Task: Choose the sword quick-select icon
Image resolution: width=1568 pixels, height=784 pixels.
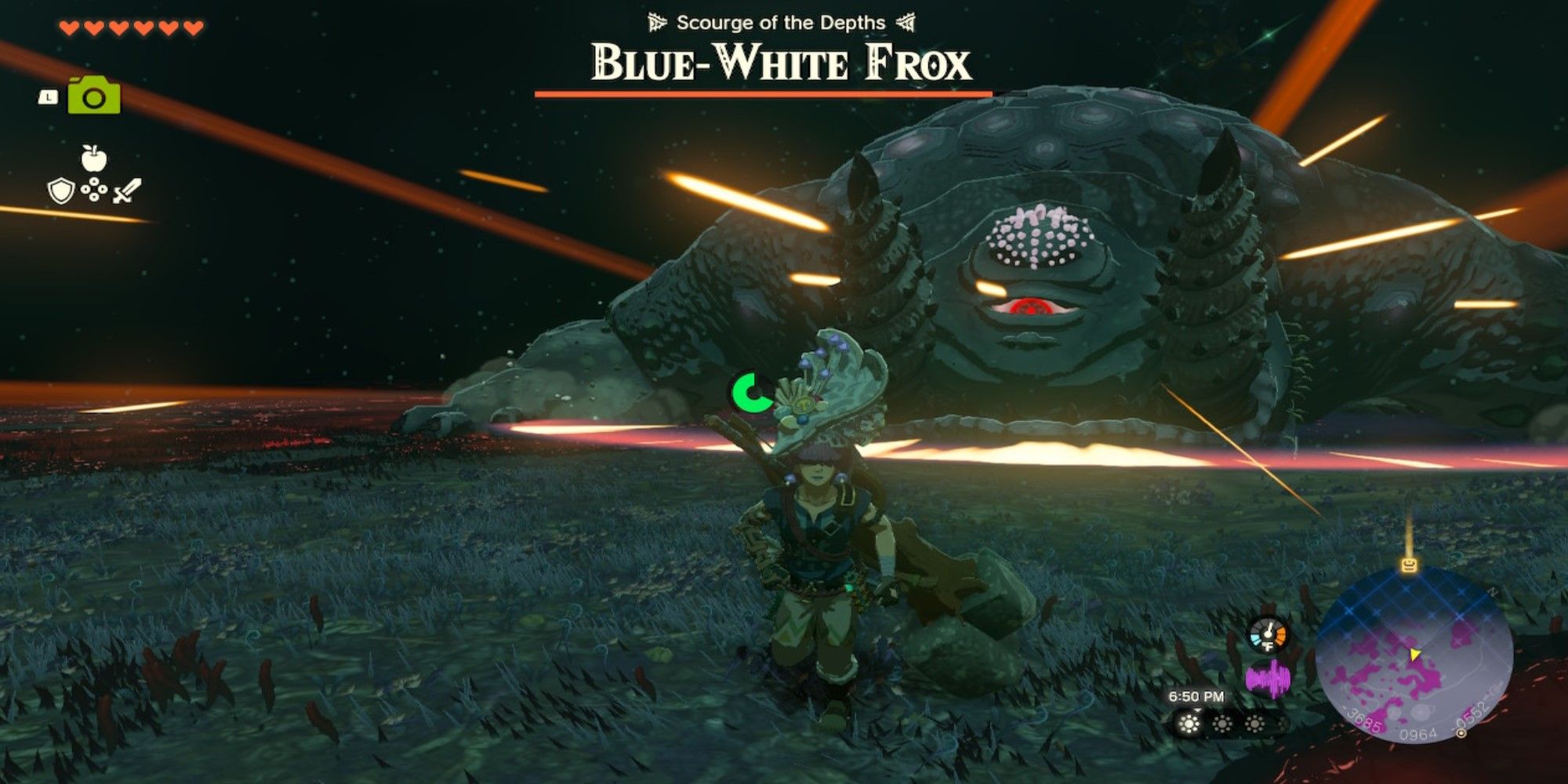Action: [x=128, y=191]
